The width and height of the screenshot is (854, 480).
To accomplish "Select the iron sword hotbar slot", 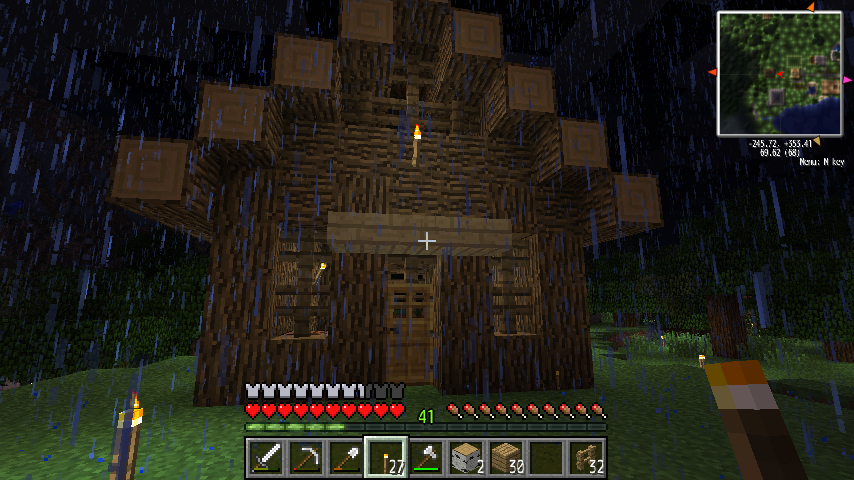I will [x=265, y=458].
